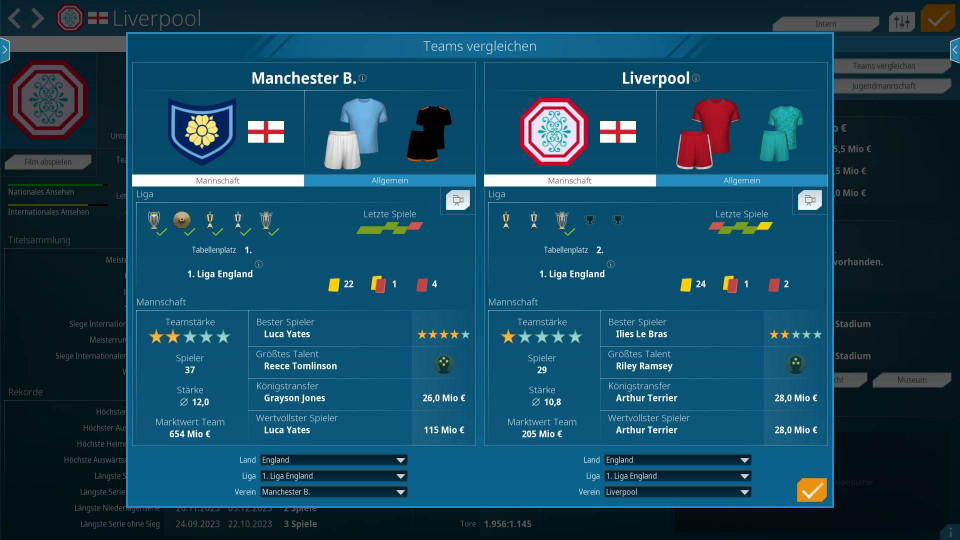
Task: Open the camera icon in Manchester B. Liga panel
Action: [458, 201]
